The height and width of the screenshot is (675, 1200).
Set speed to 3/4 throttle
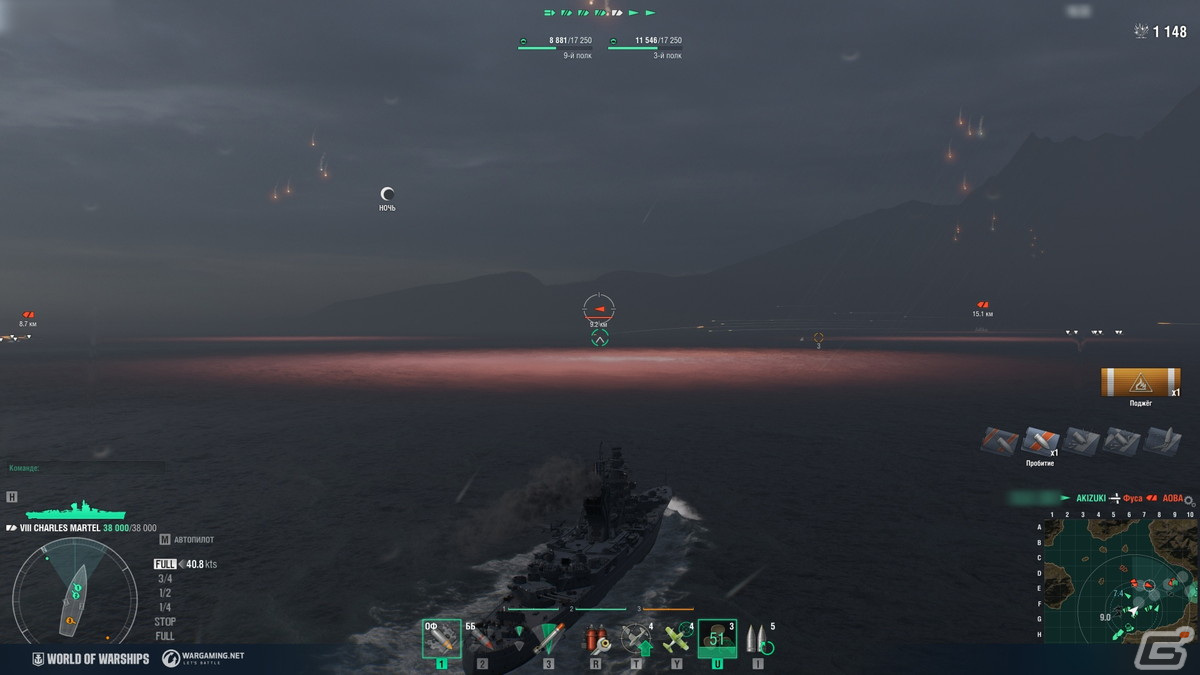(164, 578)
